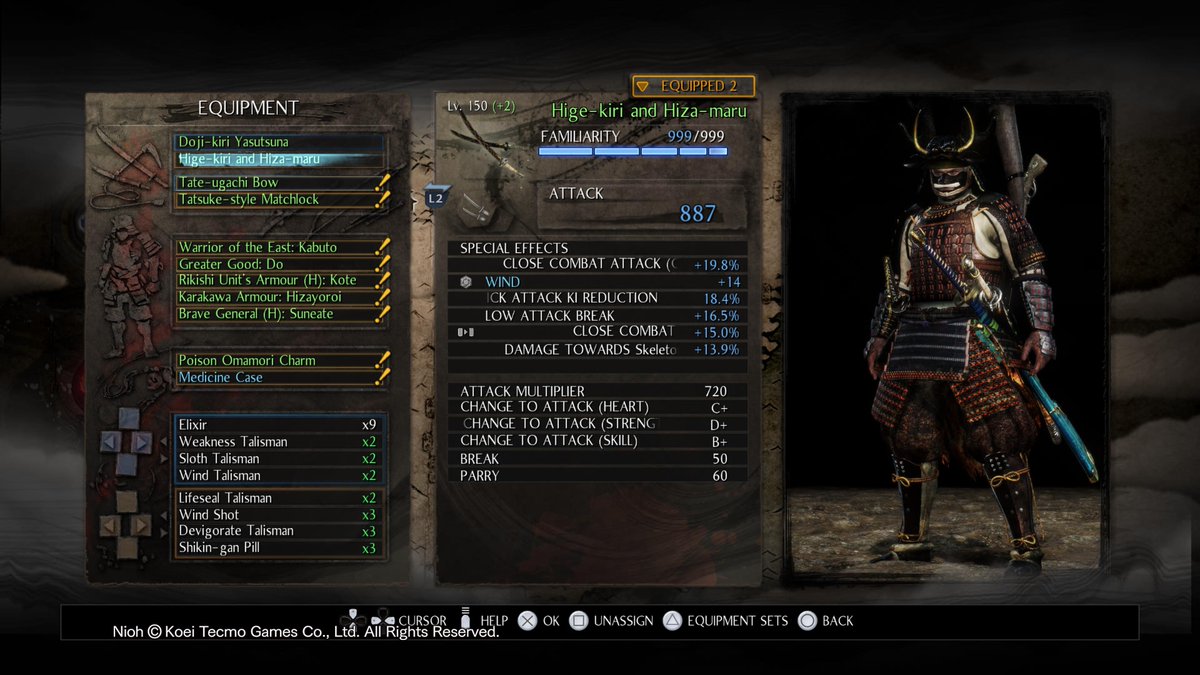Select the Lifeseal Talisman shortcut
Screen dimensions: 1200x675
point(277,498)
